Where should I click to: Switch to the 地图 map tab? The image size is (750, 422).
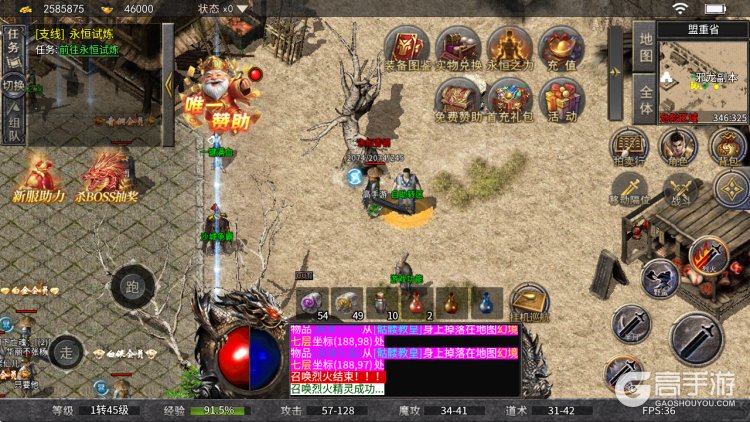[645, 46]
